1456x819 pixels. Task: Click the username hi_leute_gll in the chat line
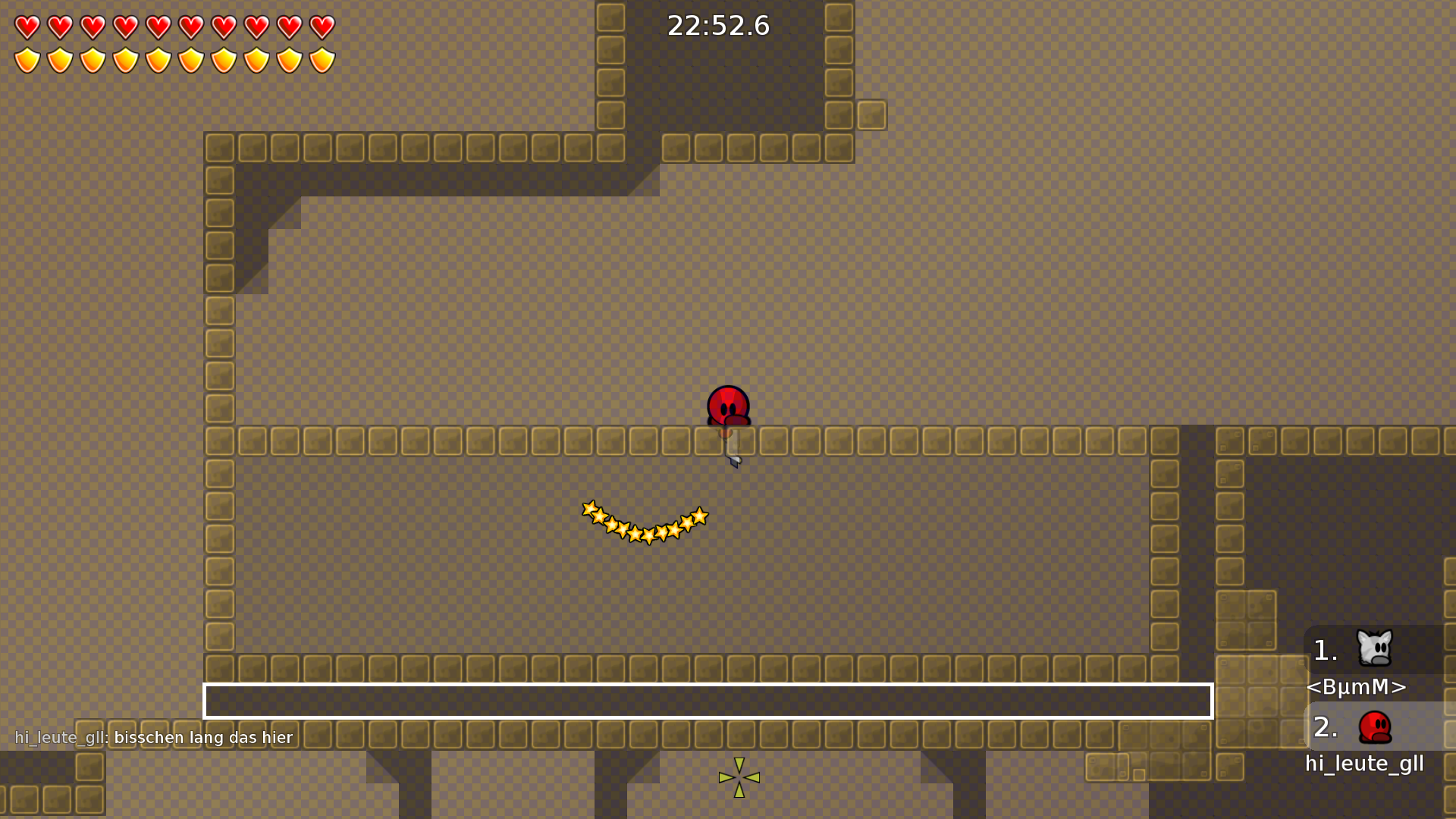61,737
